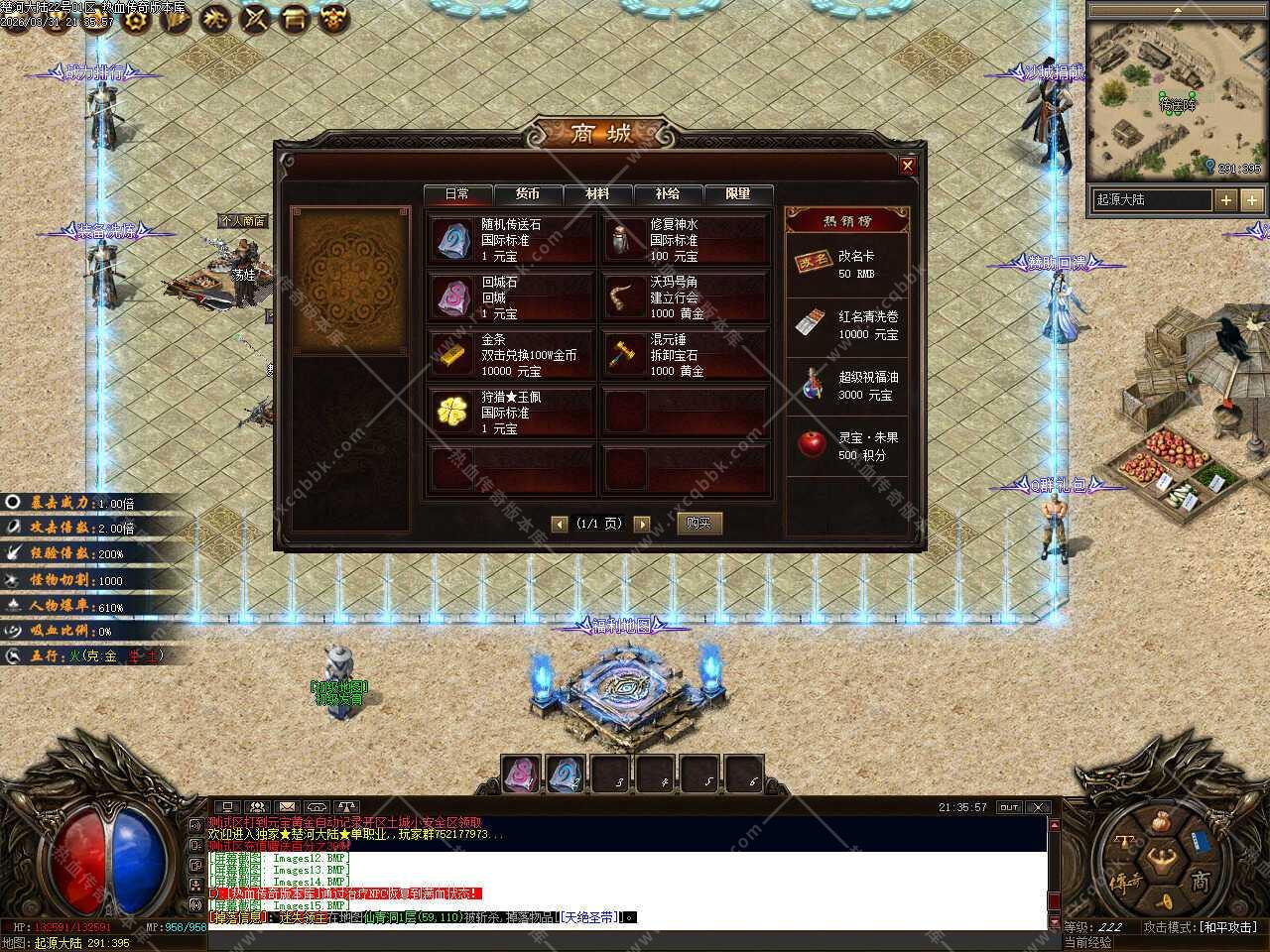Select 沃玛号角 in the shop list
Viewport: 1270px width, 952px height.
click(685, 297)
